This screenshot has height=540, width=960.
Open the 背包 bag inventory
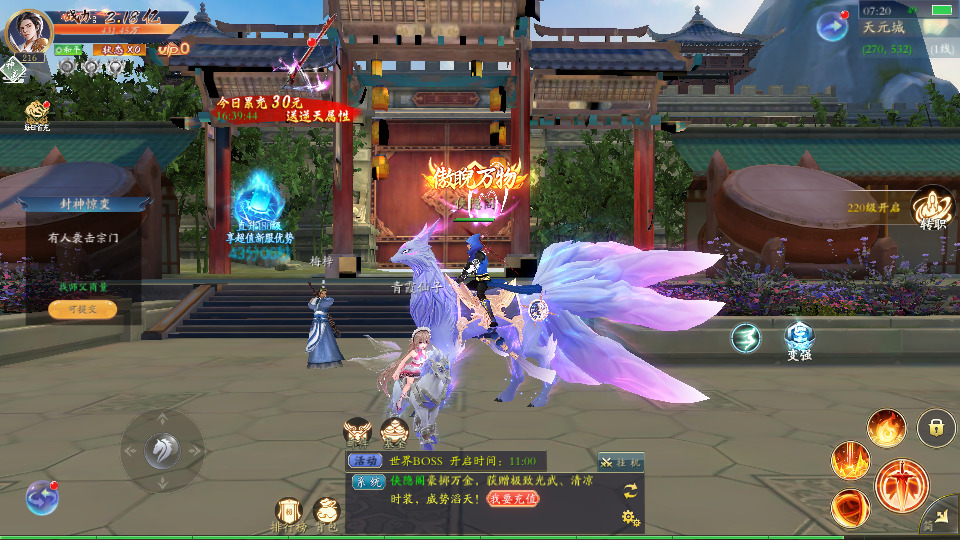[x=326, y=512]
